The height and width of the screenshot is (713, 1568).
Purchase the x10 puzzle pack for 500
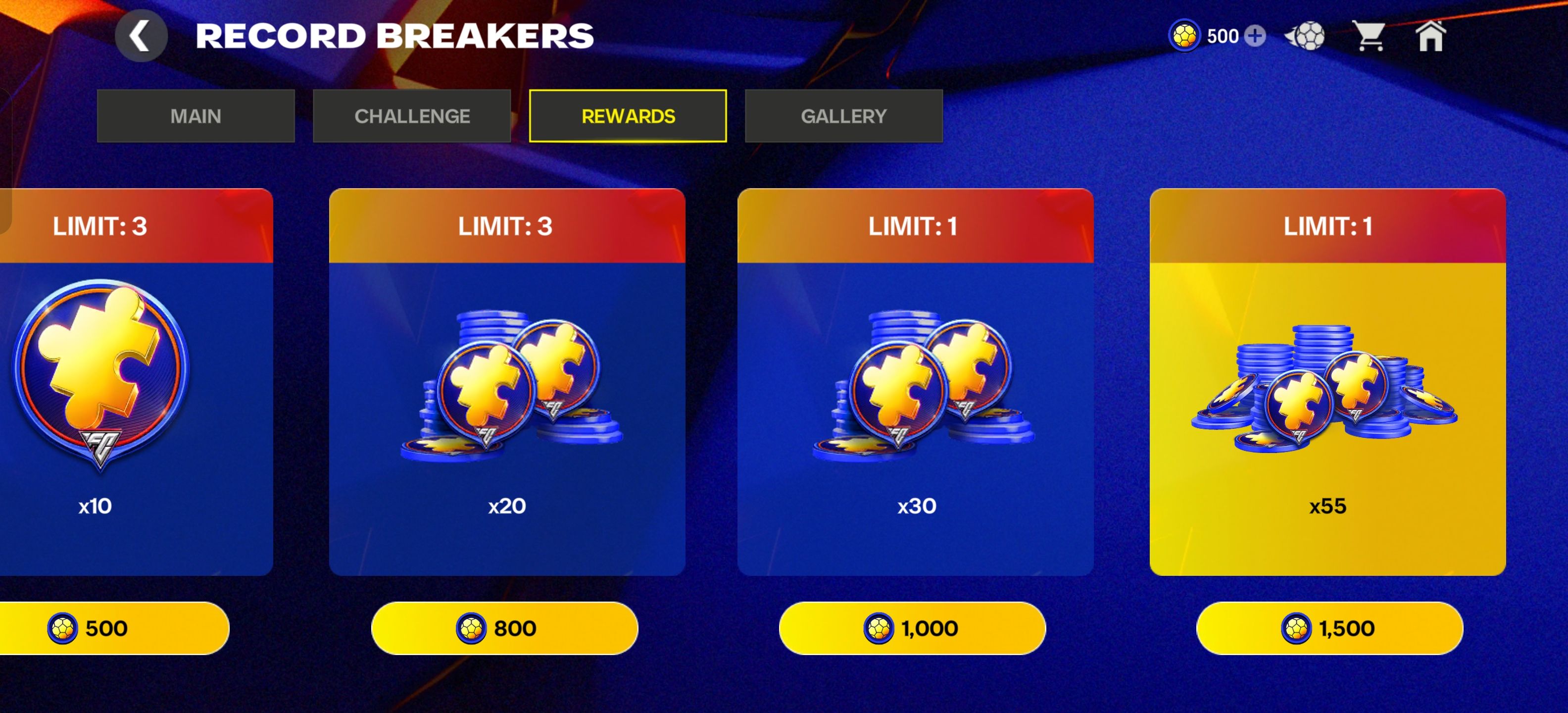pos(106,628)
